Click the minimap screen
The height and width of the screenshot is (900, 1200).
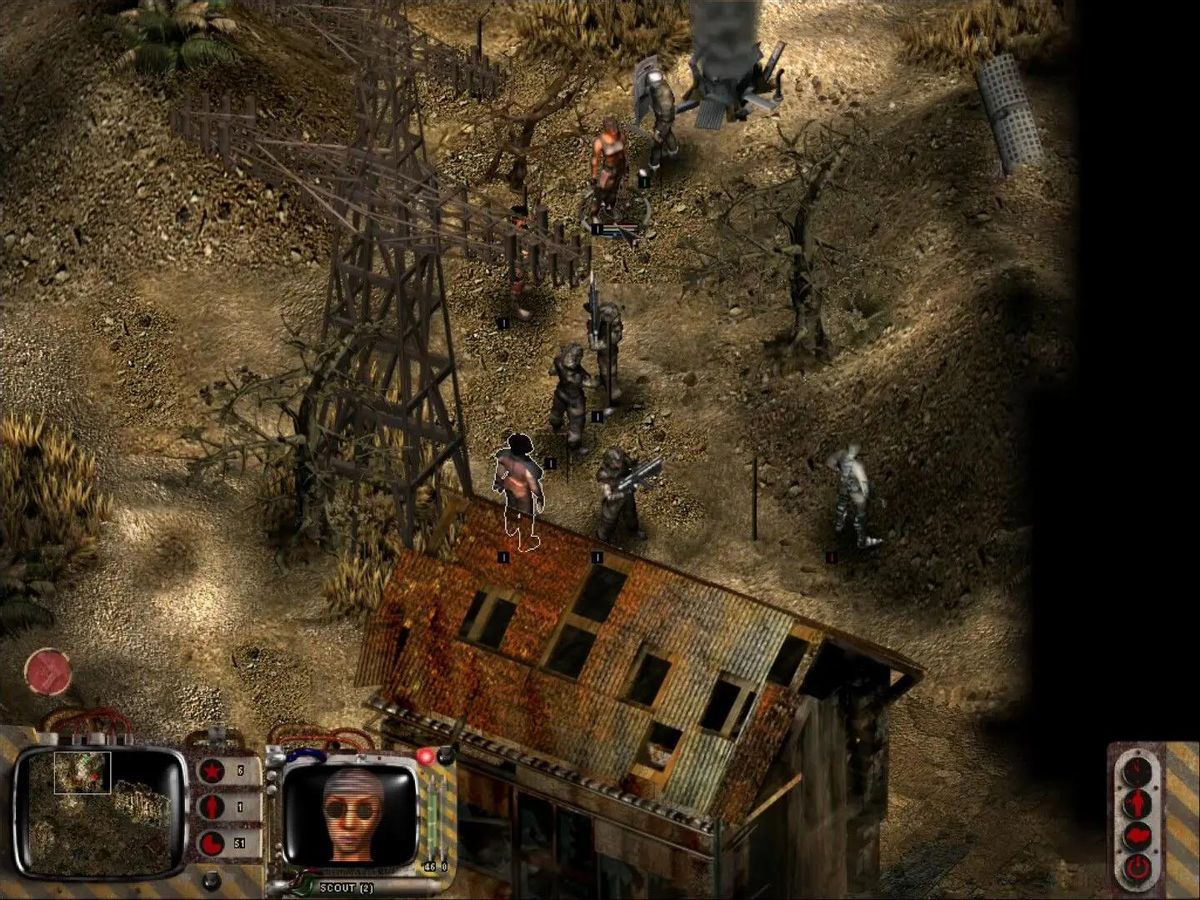tap(99, 811)
